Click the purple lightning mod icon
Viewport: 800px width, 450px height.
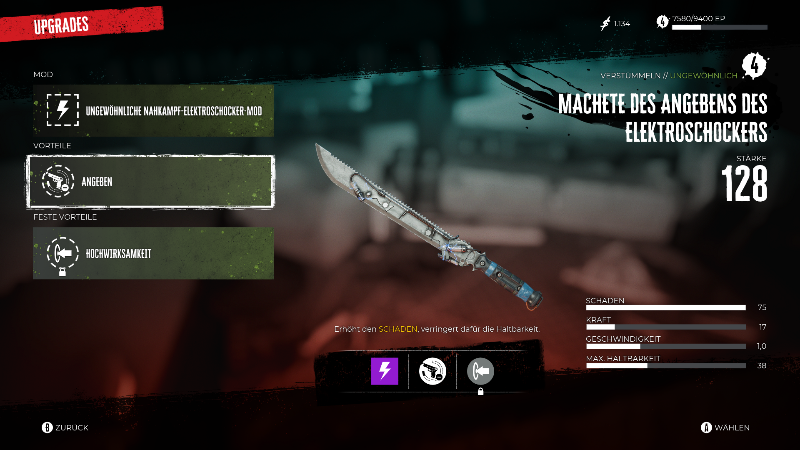coord(385,371)
